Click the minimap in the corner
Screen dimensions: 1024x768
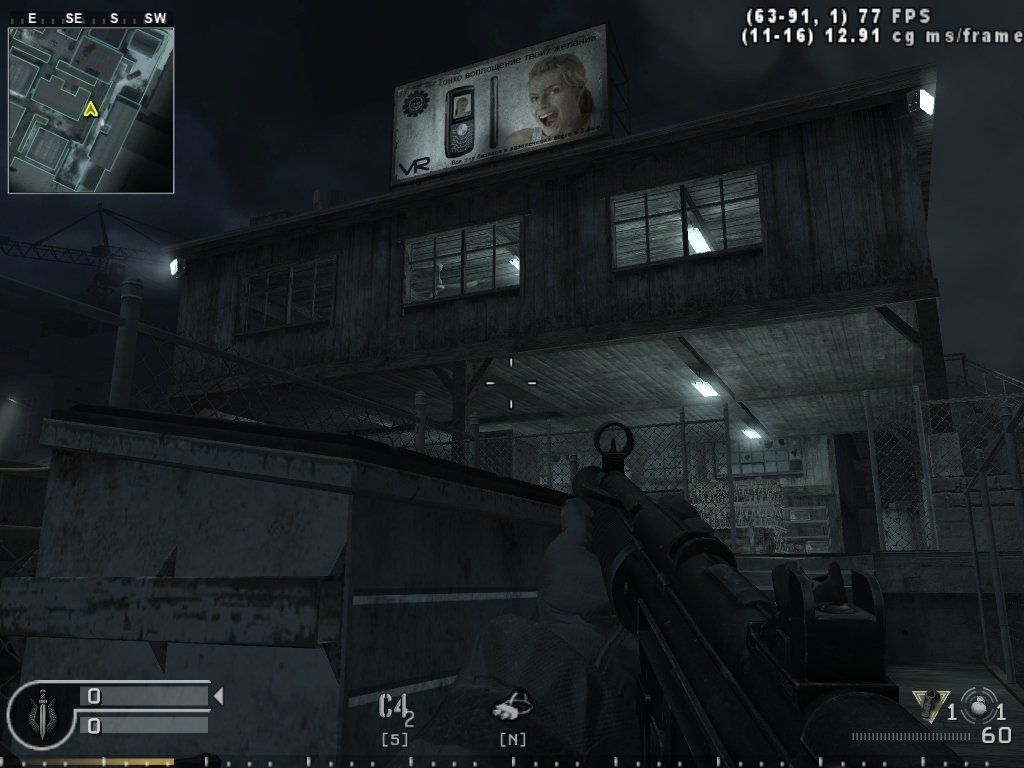[91, 110]
